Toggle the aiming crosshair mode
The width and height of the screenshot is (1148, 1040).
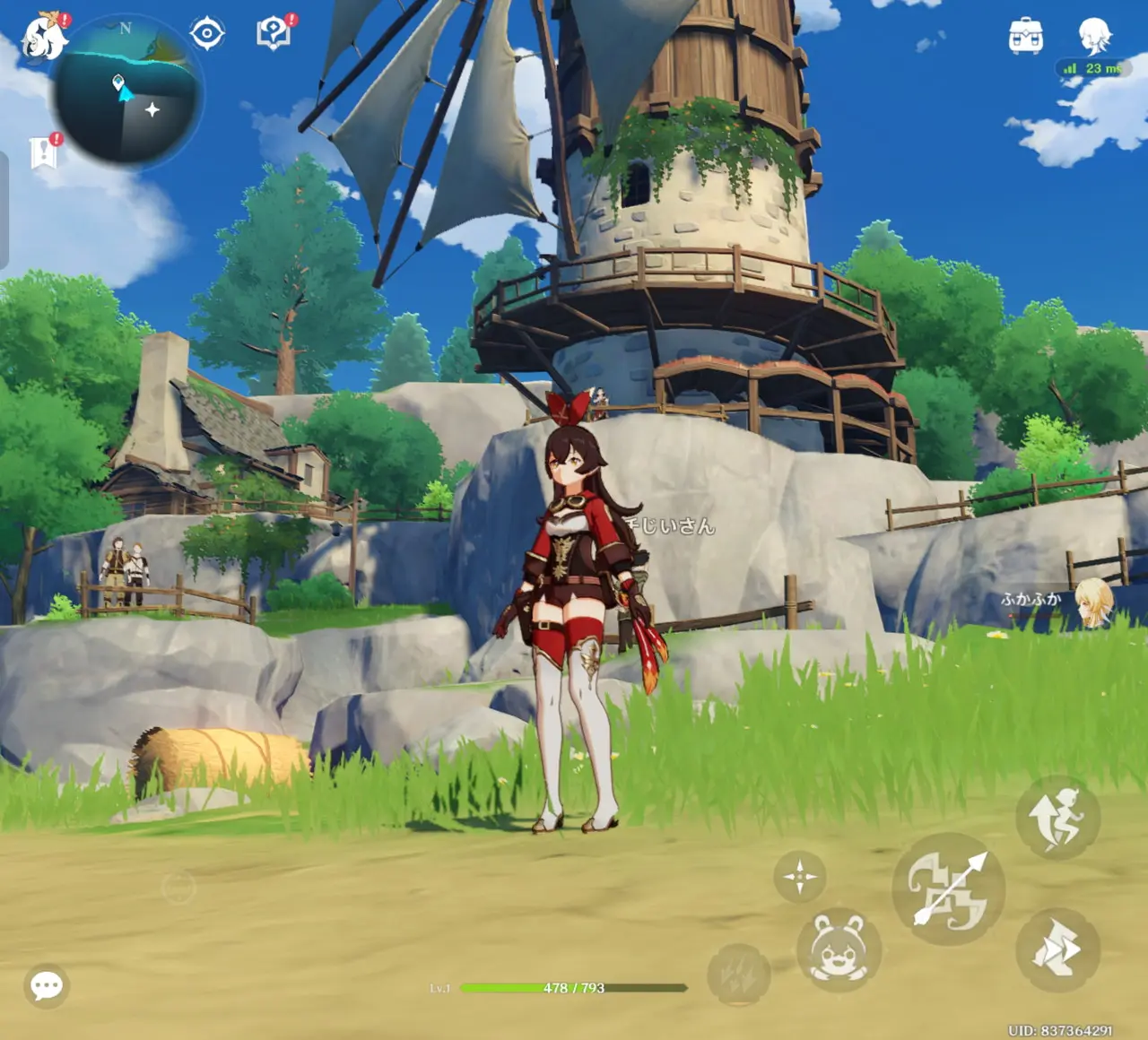pyautogui.click(x=799, y=876)
